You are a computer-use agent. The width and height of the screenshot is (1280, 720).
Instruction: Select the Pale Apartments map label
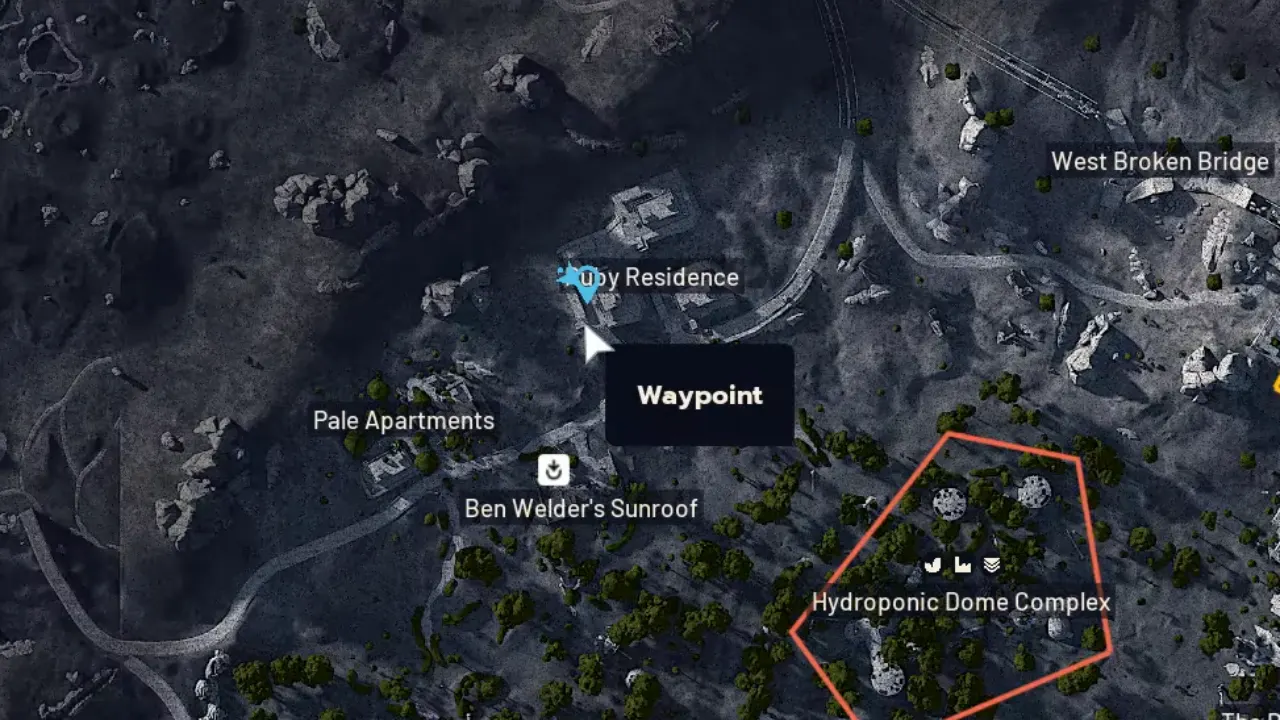coord(403,420)
